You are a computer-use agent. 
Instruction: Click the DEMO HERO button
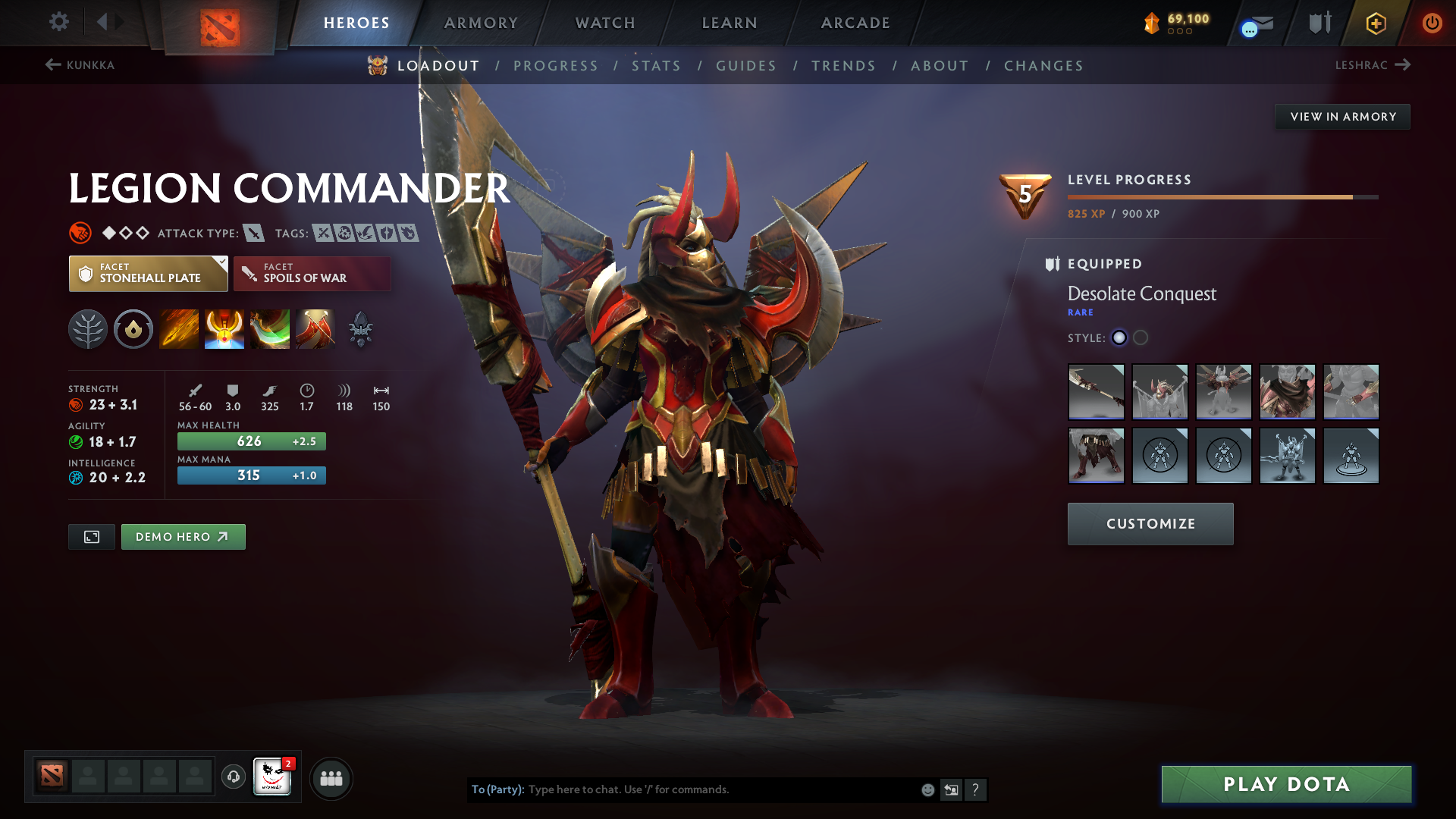pyautogui.click(x=183, y=536)
